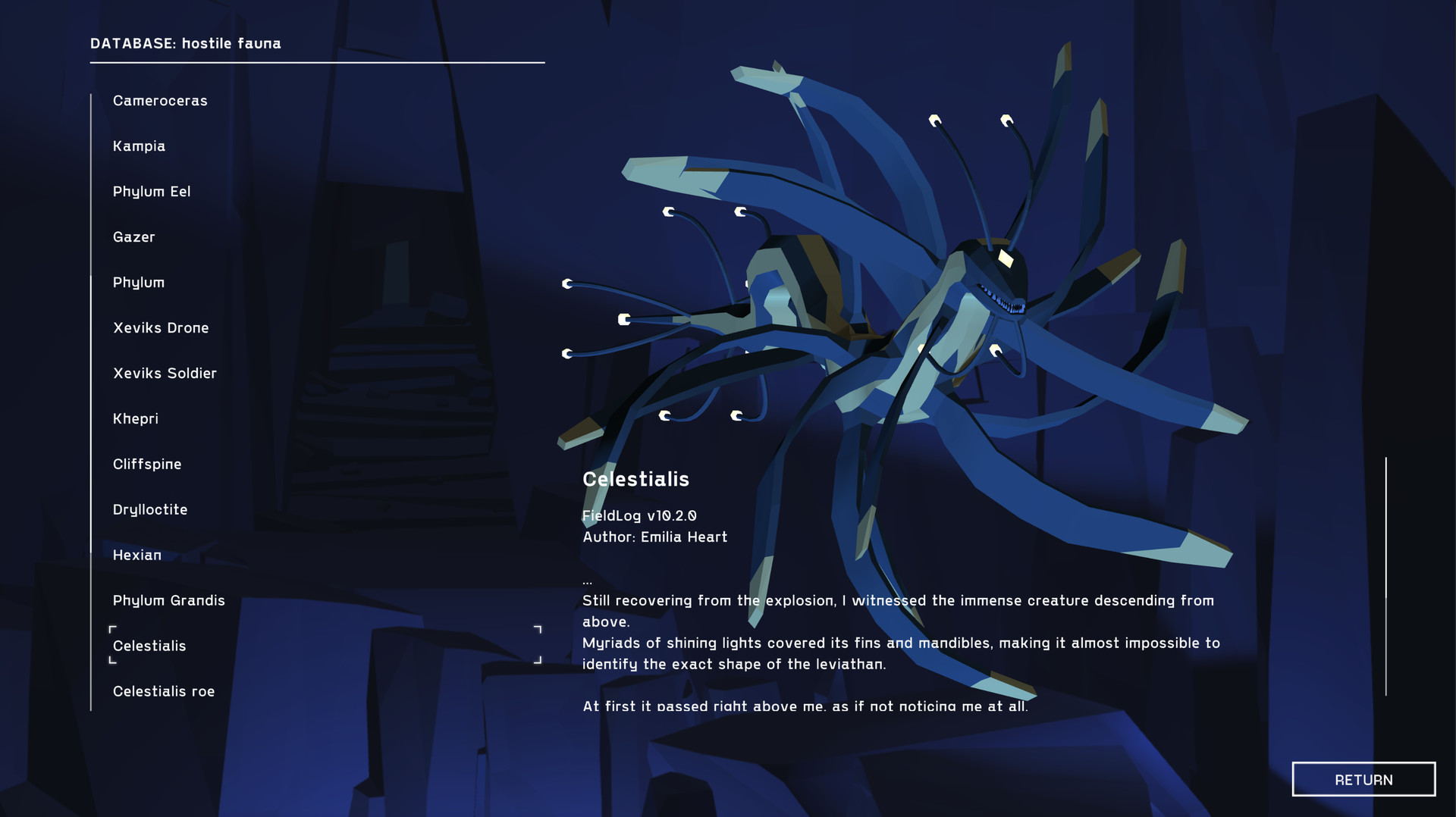
Task: Re-select the highlighted Celestialis entry
Action: [x=150, y=646]
